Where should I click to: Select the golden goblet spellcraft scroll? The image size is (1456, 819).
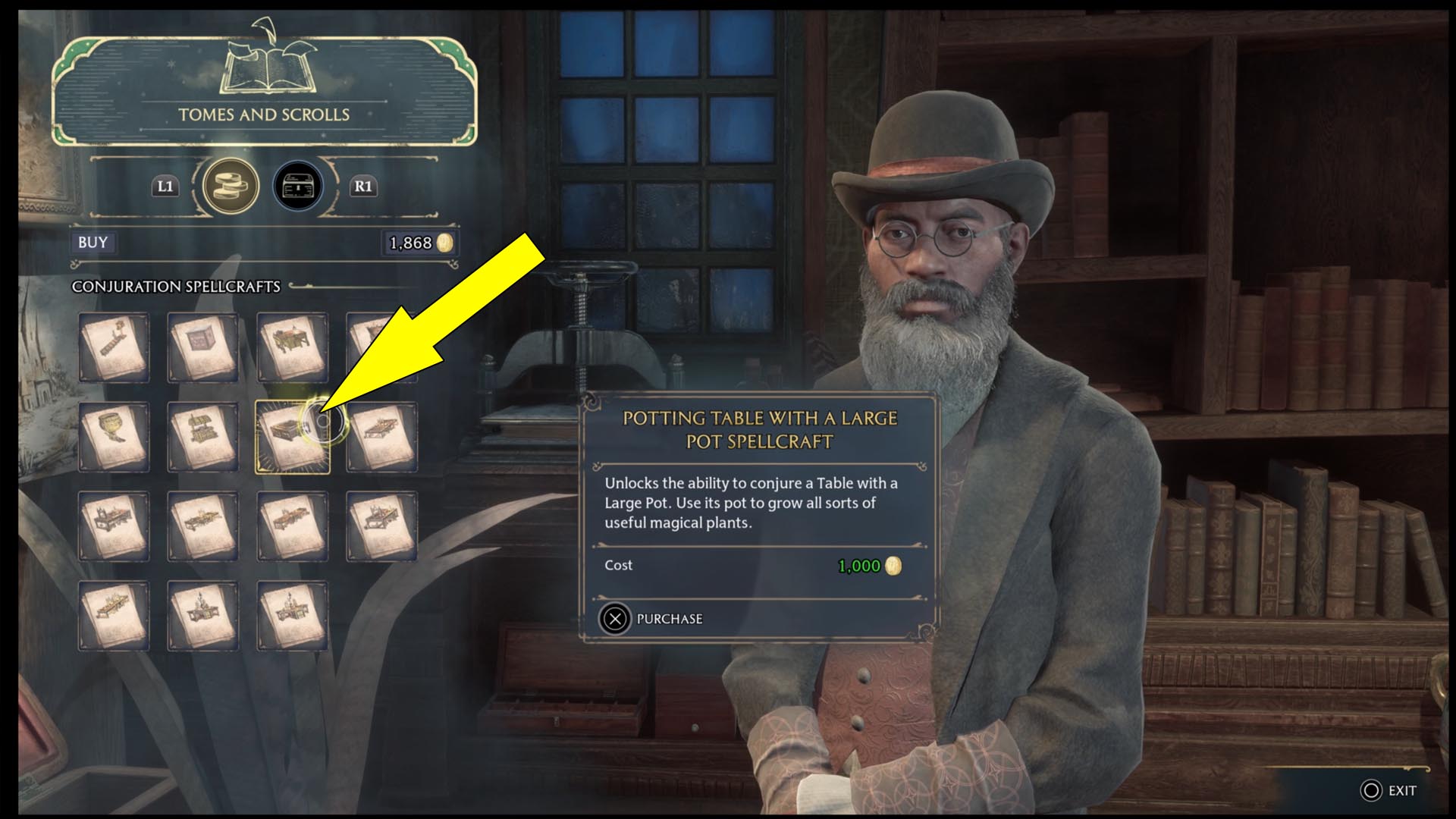click(114, 438)
